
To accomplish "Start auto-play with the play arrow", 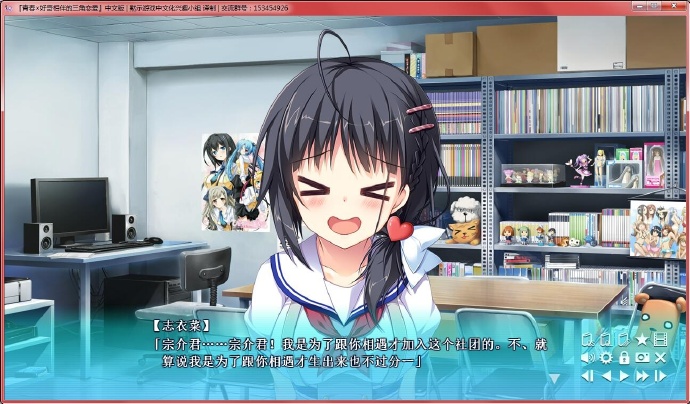I will pos(624,376).
